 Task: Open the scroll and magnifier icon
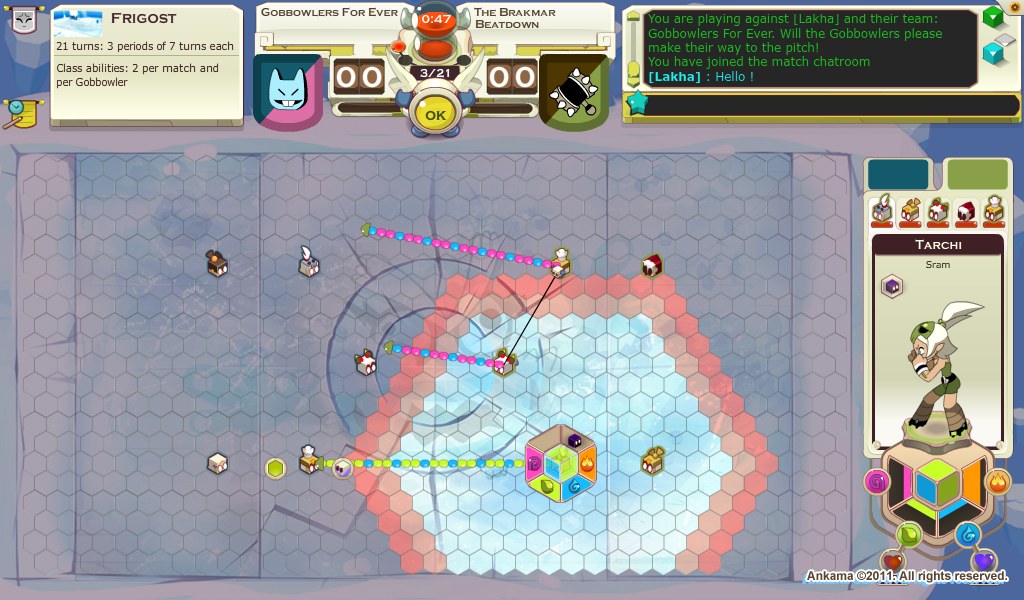[19, 113]
